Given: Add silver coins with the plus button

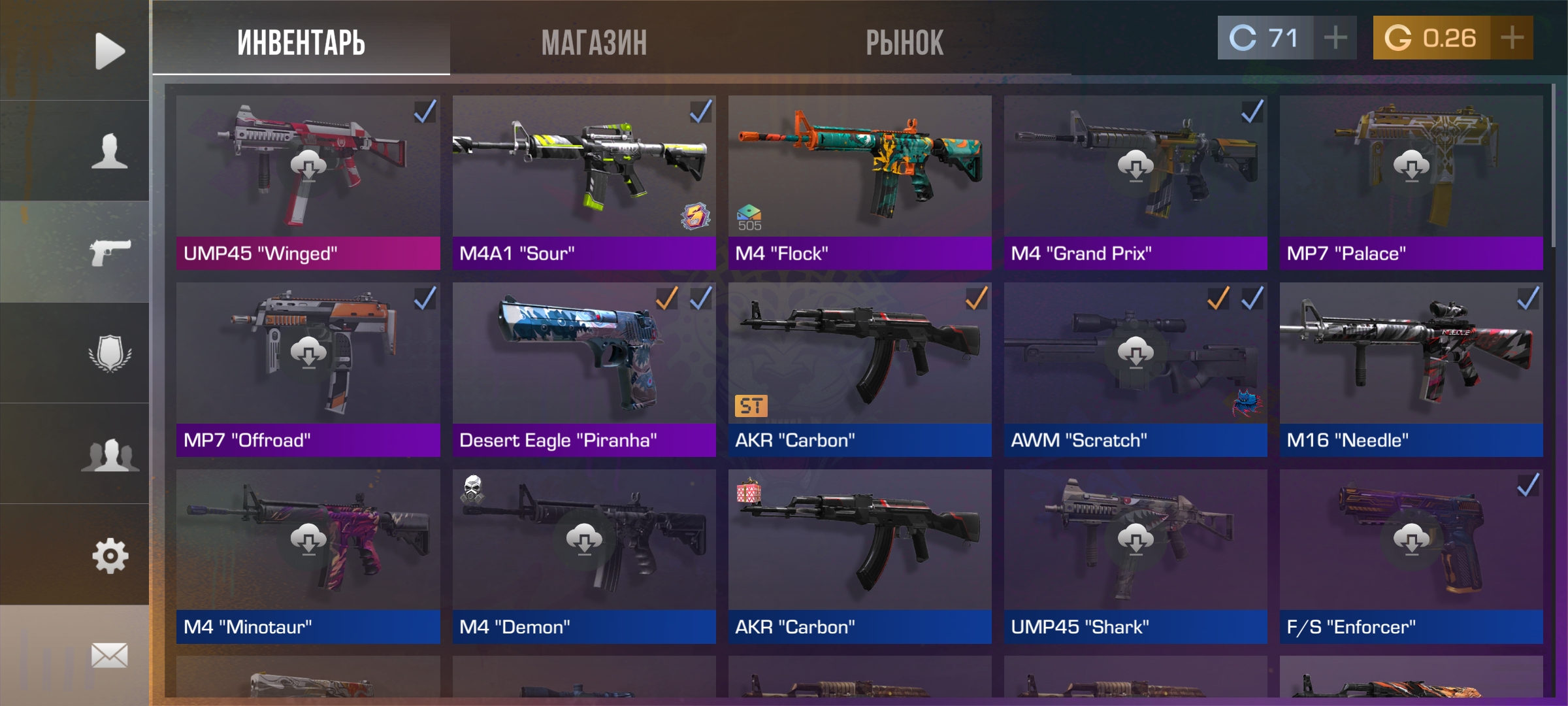Looking at the screenshot, I should pyautogui.click(x=1335, y=38).
